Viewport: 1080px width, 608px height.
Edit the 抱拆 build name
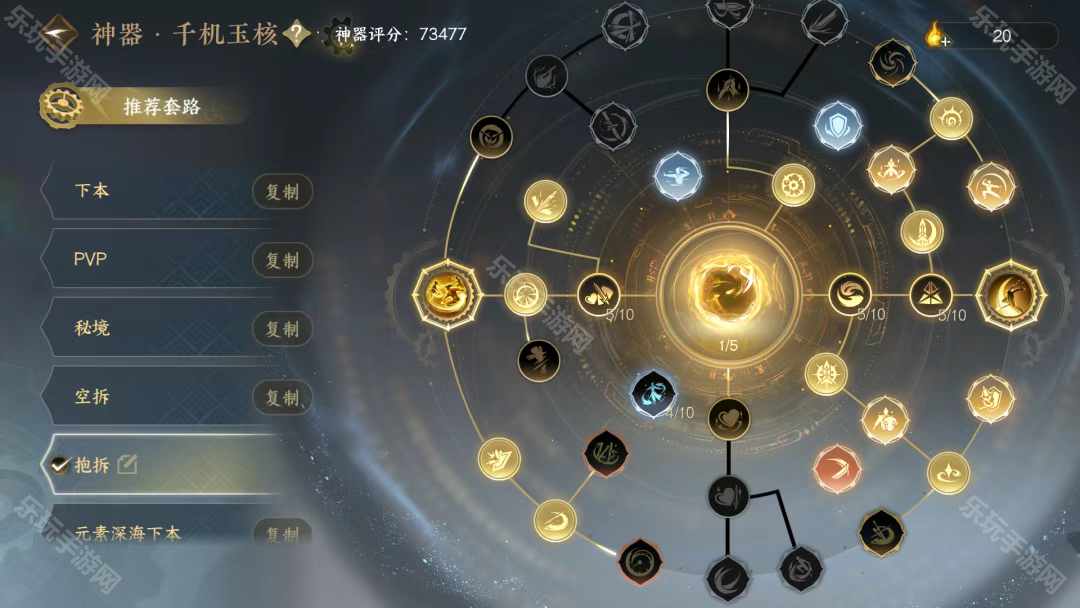[x=127, y=464]
